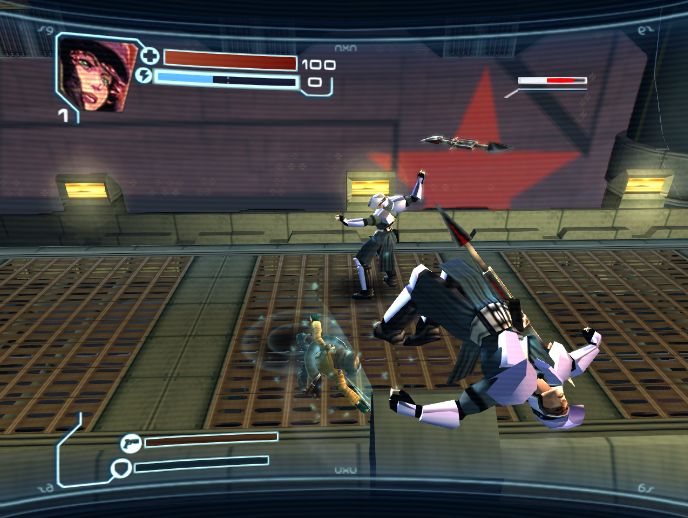
Task: Click the red-haired character portrait
Action: (92, 73)
